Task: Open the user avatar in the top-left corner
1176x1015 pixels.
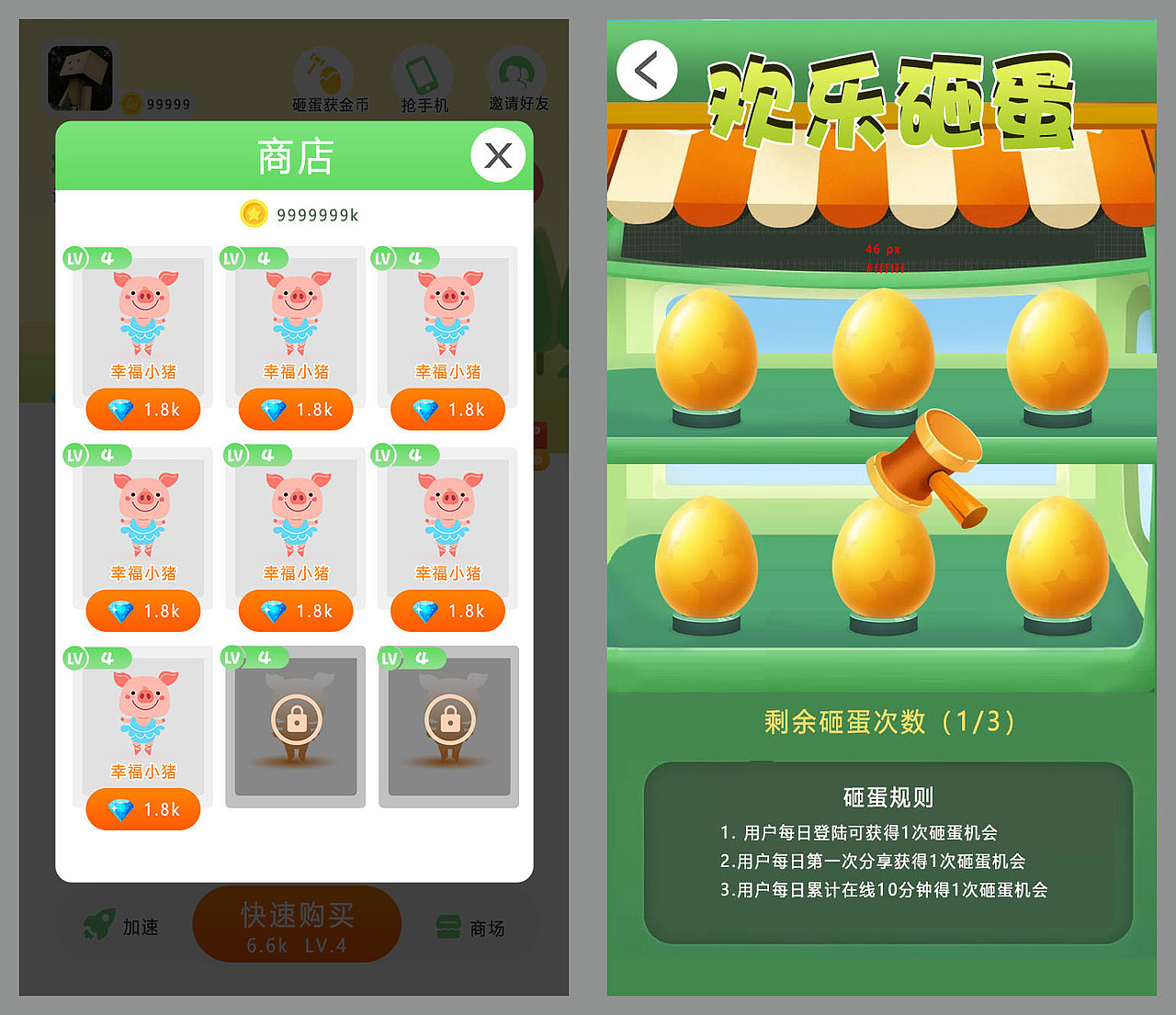Action: coord(80,76)
